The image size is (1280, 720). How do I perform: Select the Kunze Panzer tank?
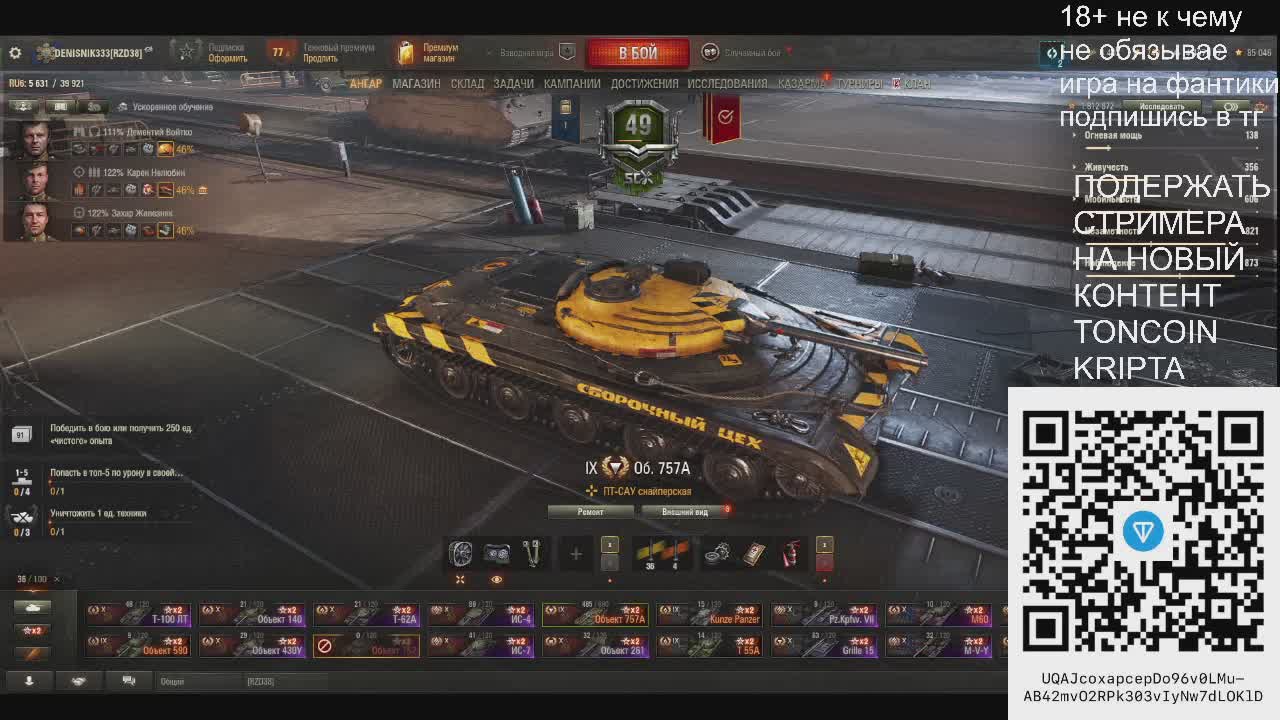coord(710,614)
